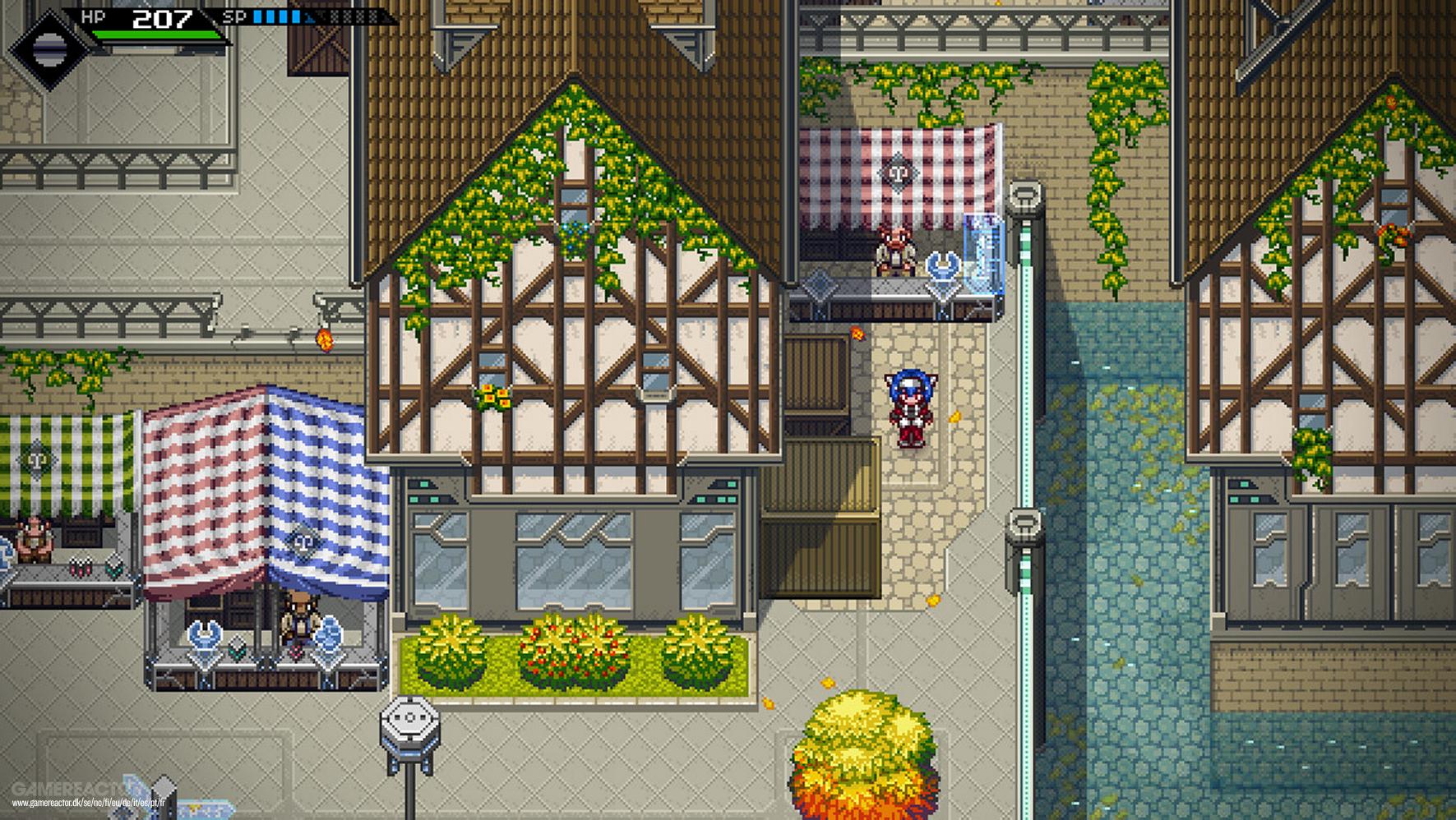The height and width of the screenshot is (820, 1456).
Task: Select the skull emblem on the blue-white canopy
Action: pyautogui.click(x=303, y=542)
